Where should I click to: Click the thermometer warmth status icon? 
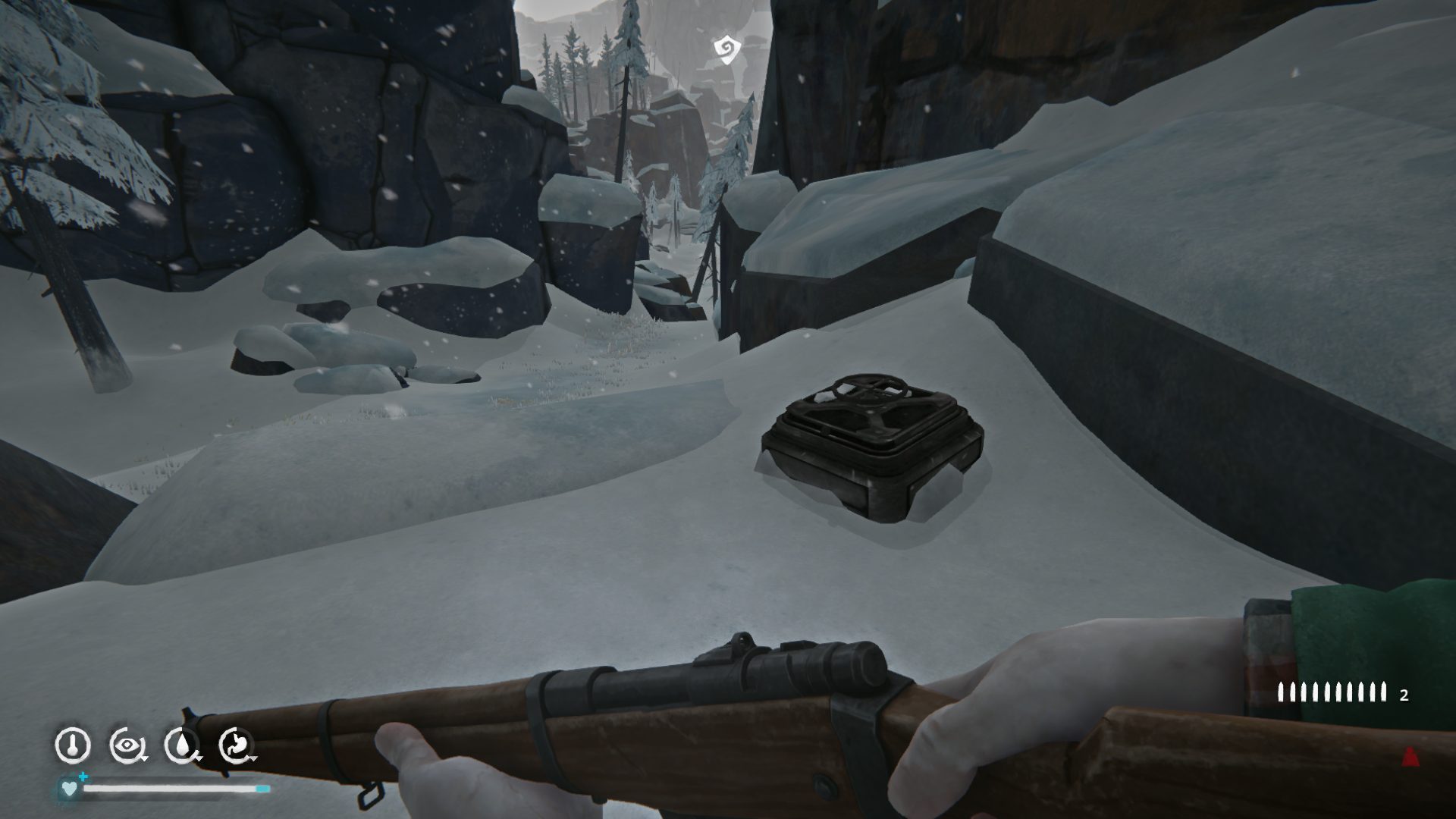click(x=72, y=745)
